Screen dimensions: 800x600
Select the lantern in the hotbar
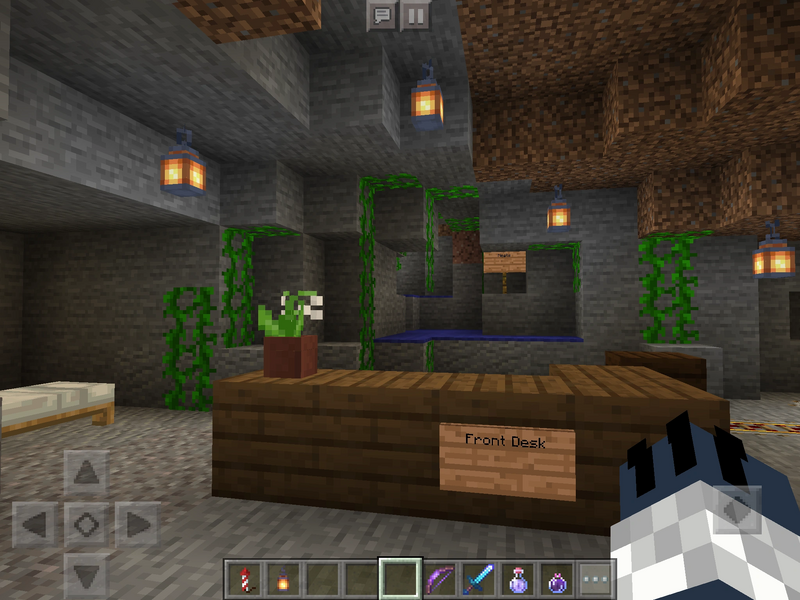(283, 579)
